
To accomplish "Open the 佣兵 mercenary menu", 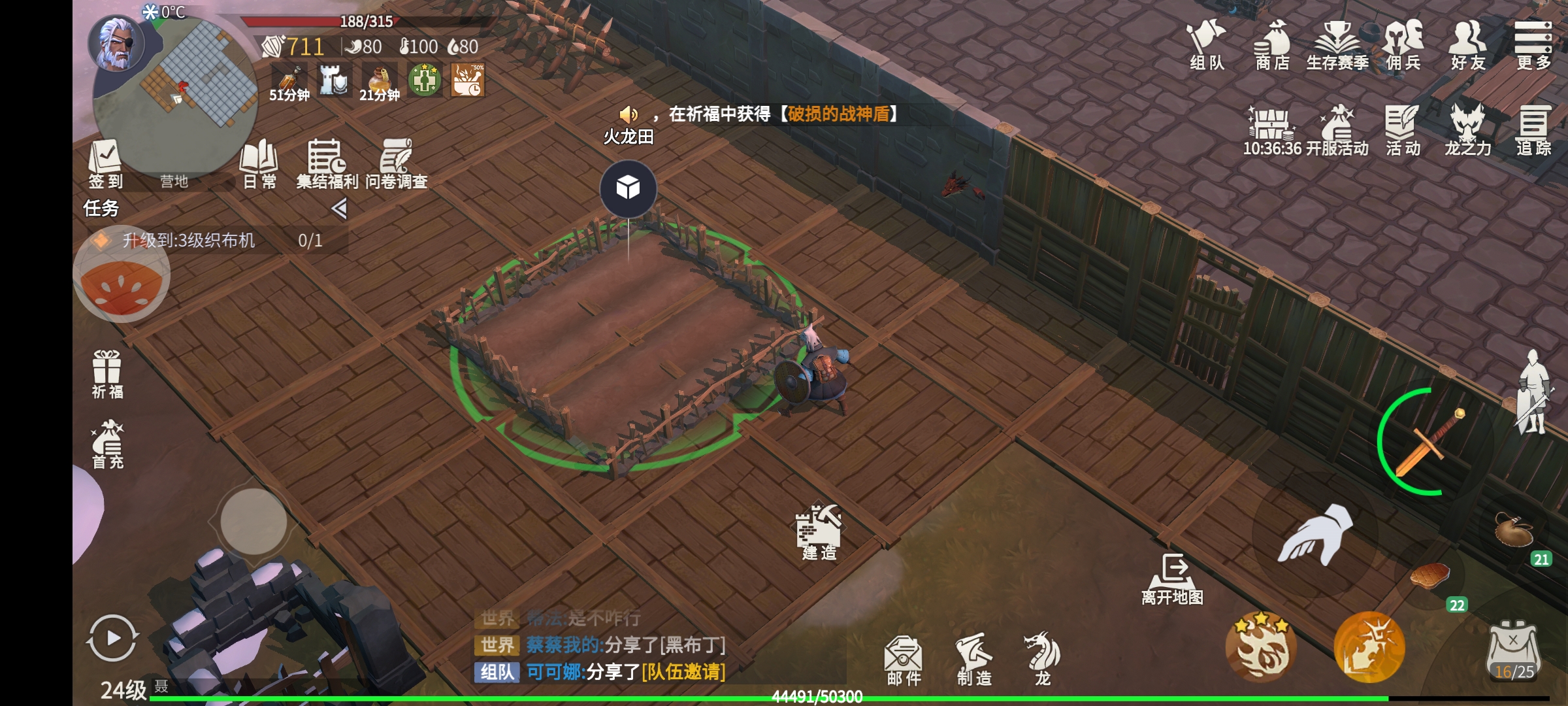I will [1403, 44].
